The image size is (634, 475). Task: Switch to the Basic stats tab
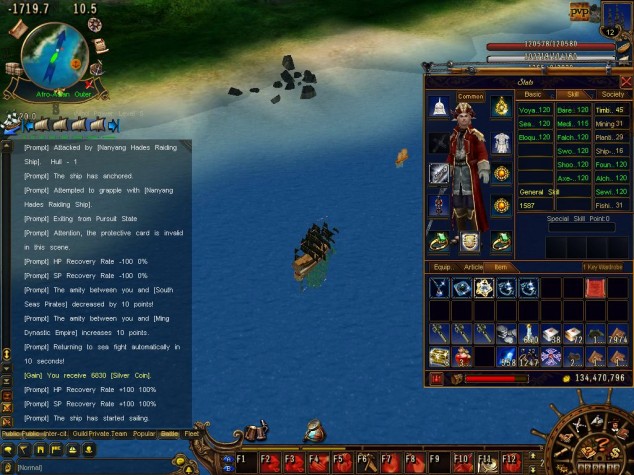(533, 94)
